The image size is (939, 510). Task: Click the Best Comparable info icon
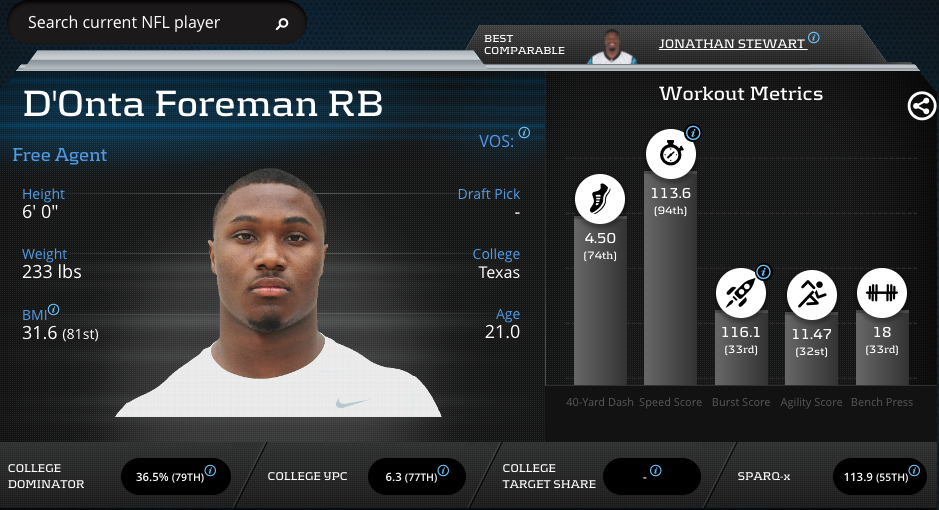click(x=814, y=38)
